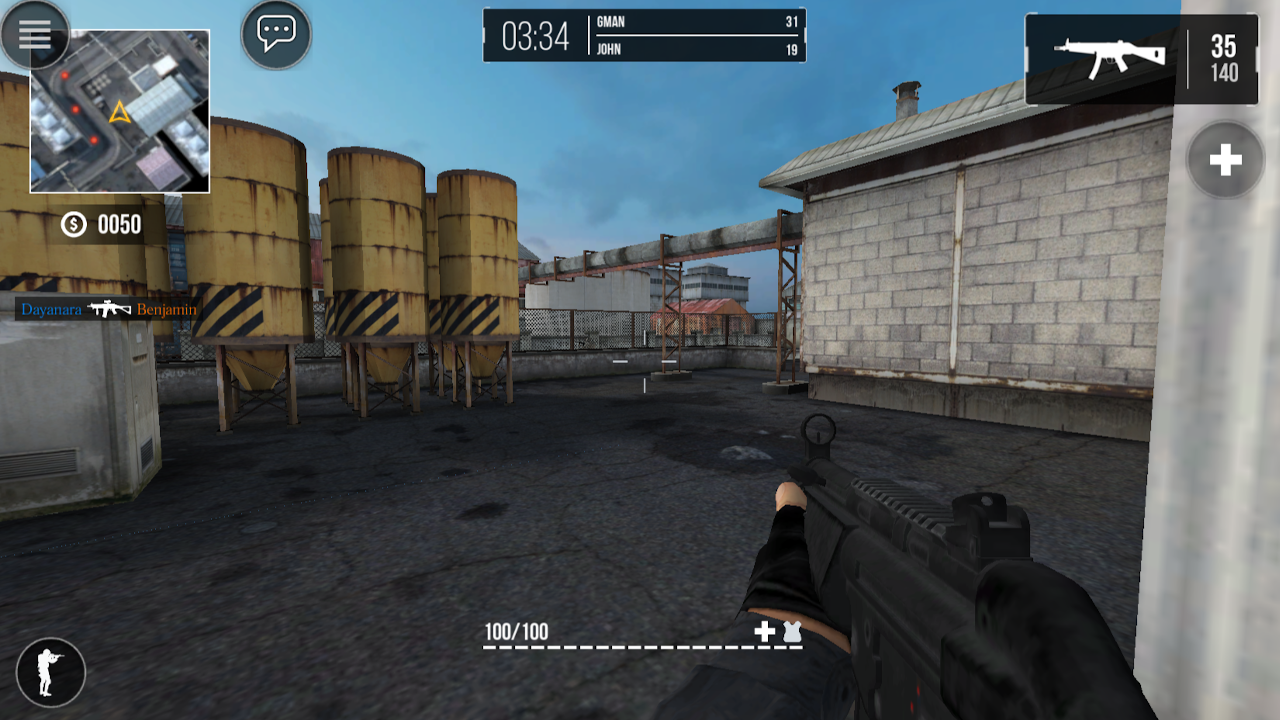The width and height of the screenshot is (1280, 720).
Task: Open the in-game hamburger menu
Action: pos(36,36)
